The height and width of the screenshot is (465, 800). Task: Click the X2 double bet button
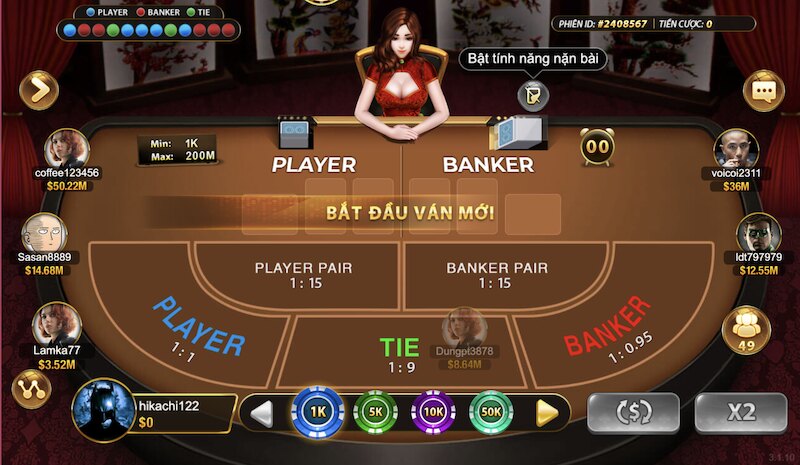740,412
